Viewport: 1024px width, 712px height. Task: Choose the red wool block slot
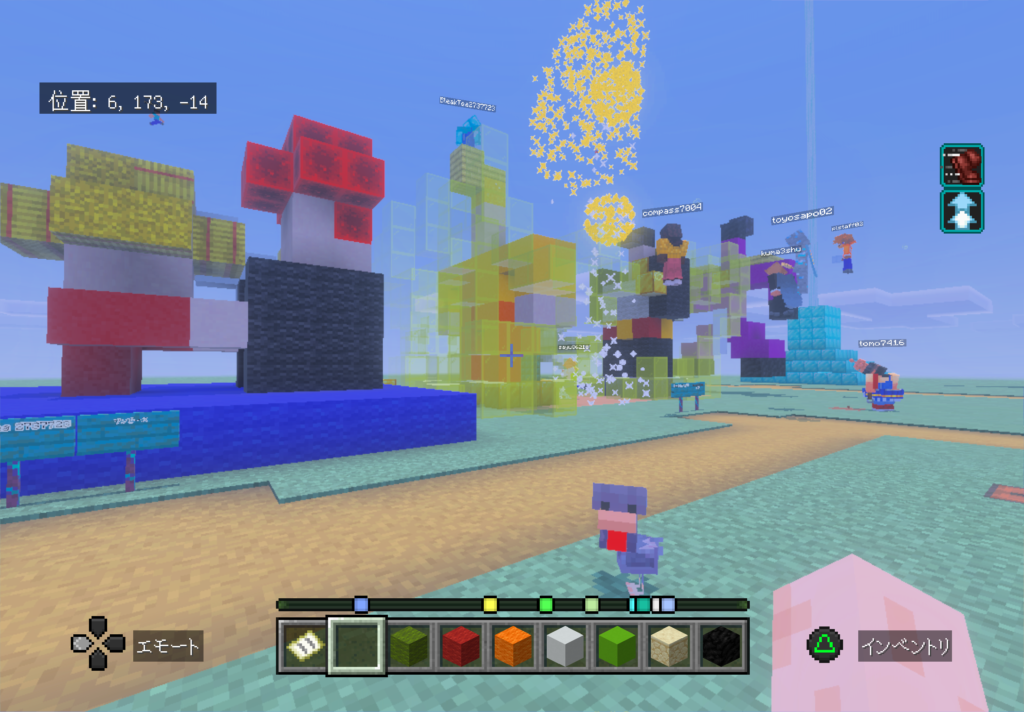[x=461, y=647]
